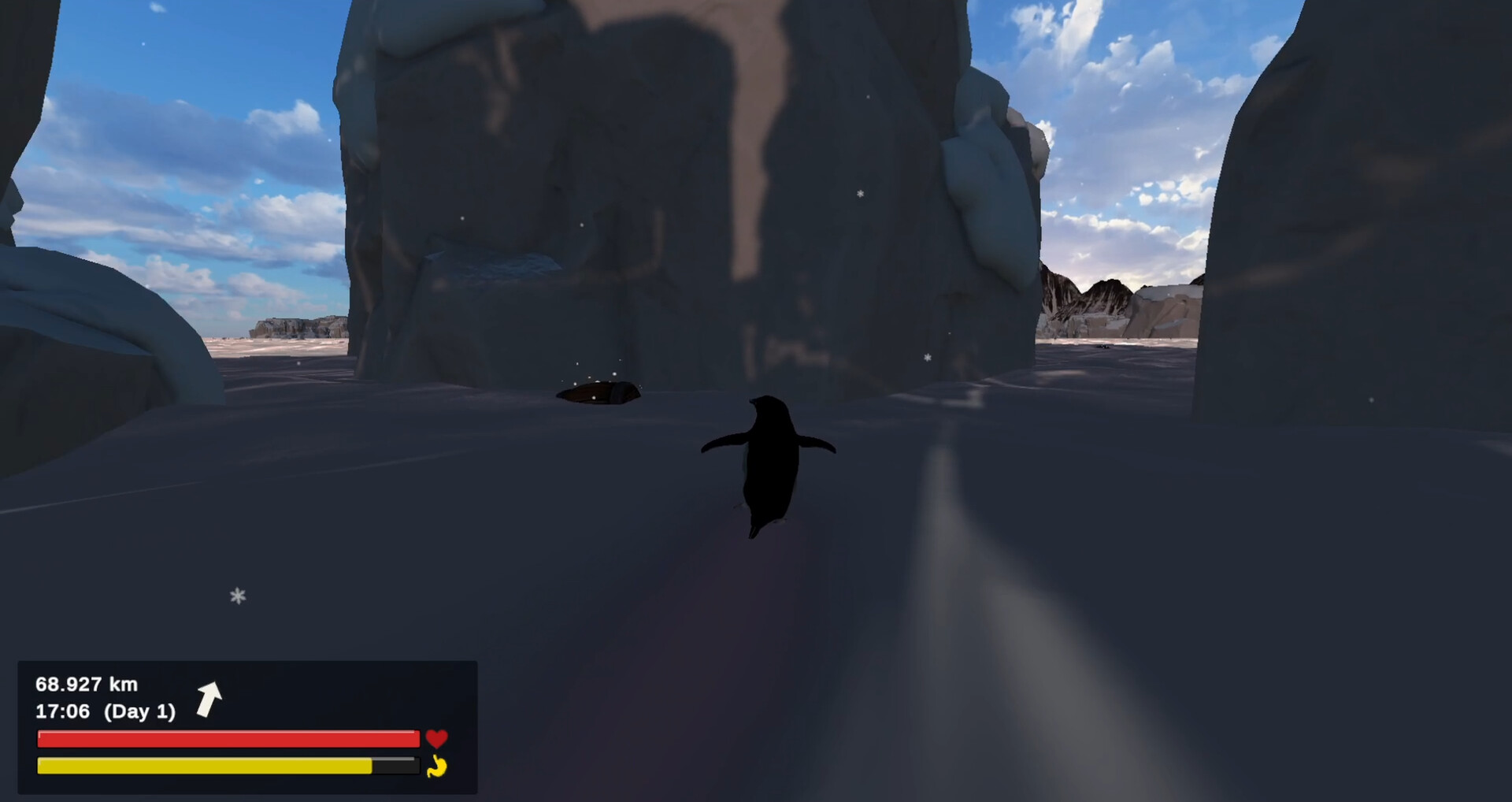The width and height of the screenshot is (1512, 802).
Task: Toggle the health bar display
Action: (228, 738)
